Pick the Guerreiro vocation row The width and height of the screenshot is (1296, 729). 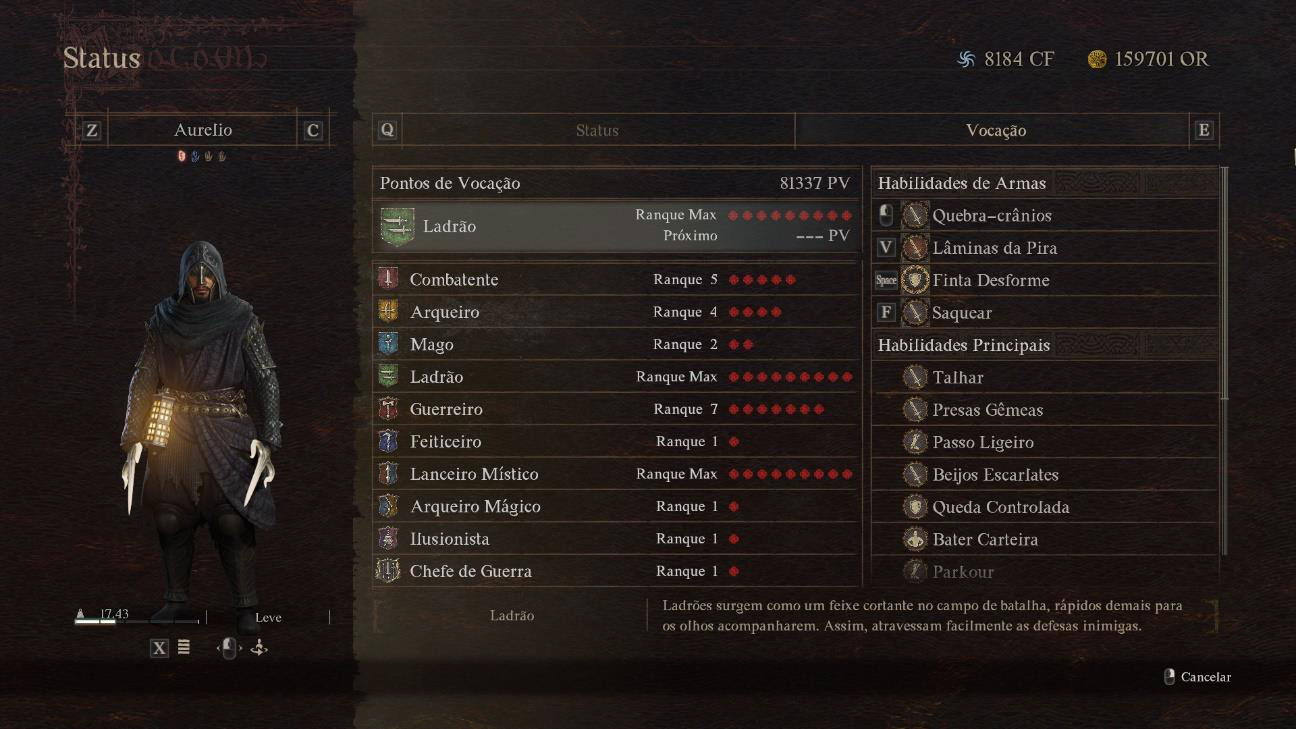(615, 409)
